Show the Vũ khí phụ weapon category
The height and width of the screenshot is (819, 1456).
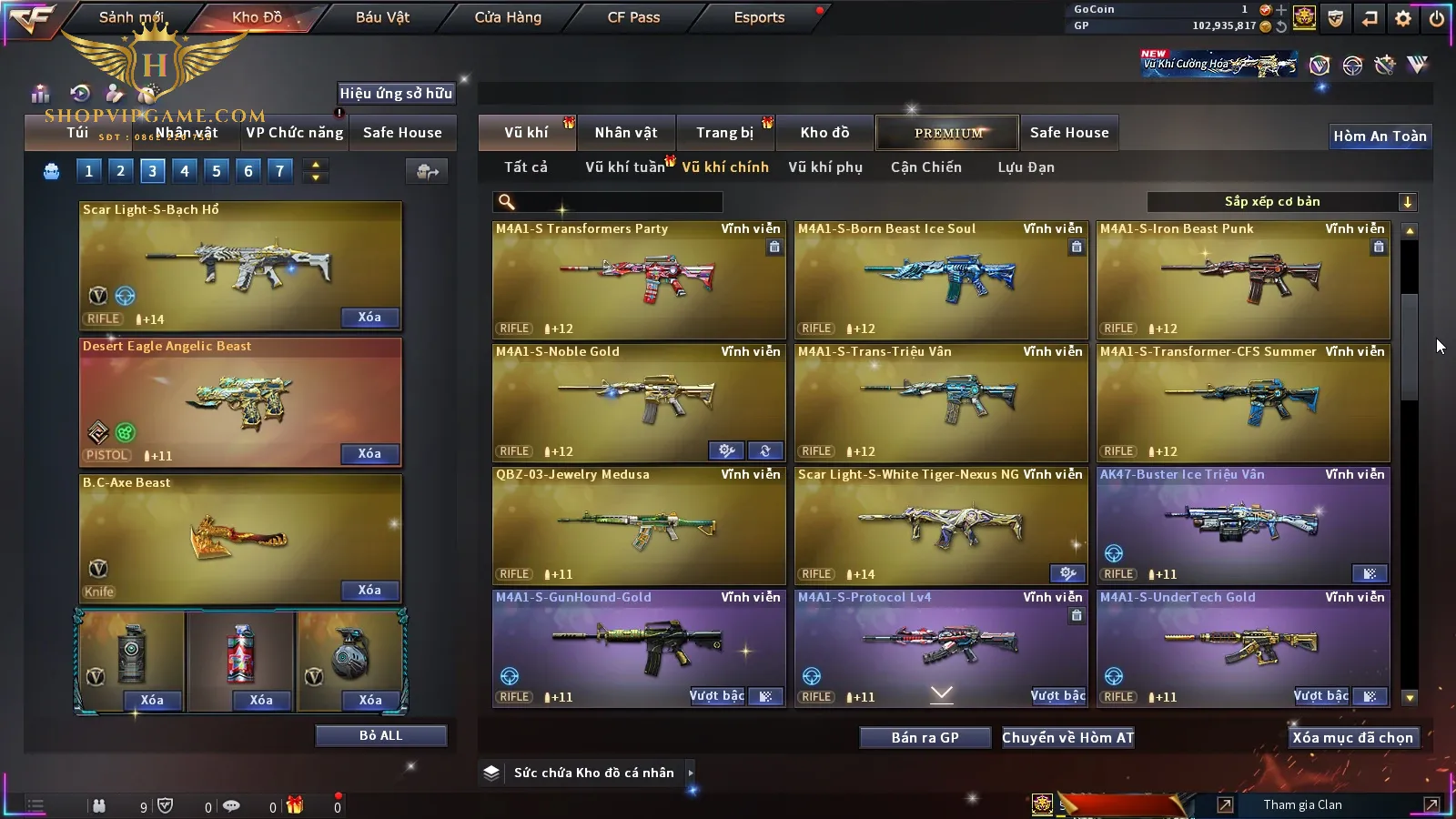point(824,167)
